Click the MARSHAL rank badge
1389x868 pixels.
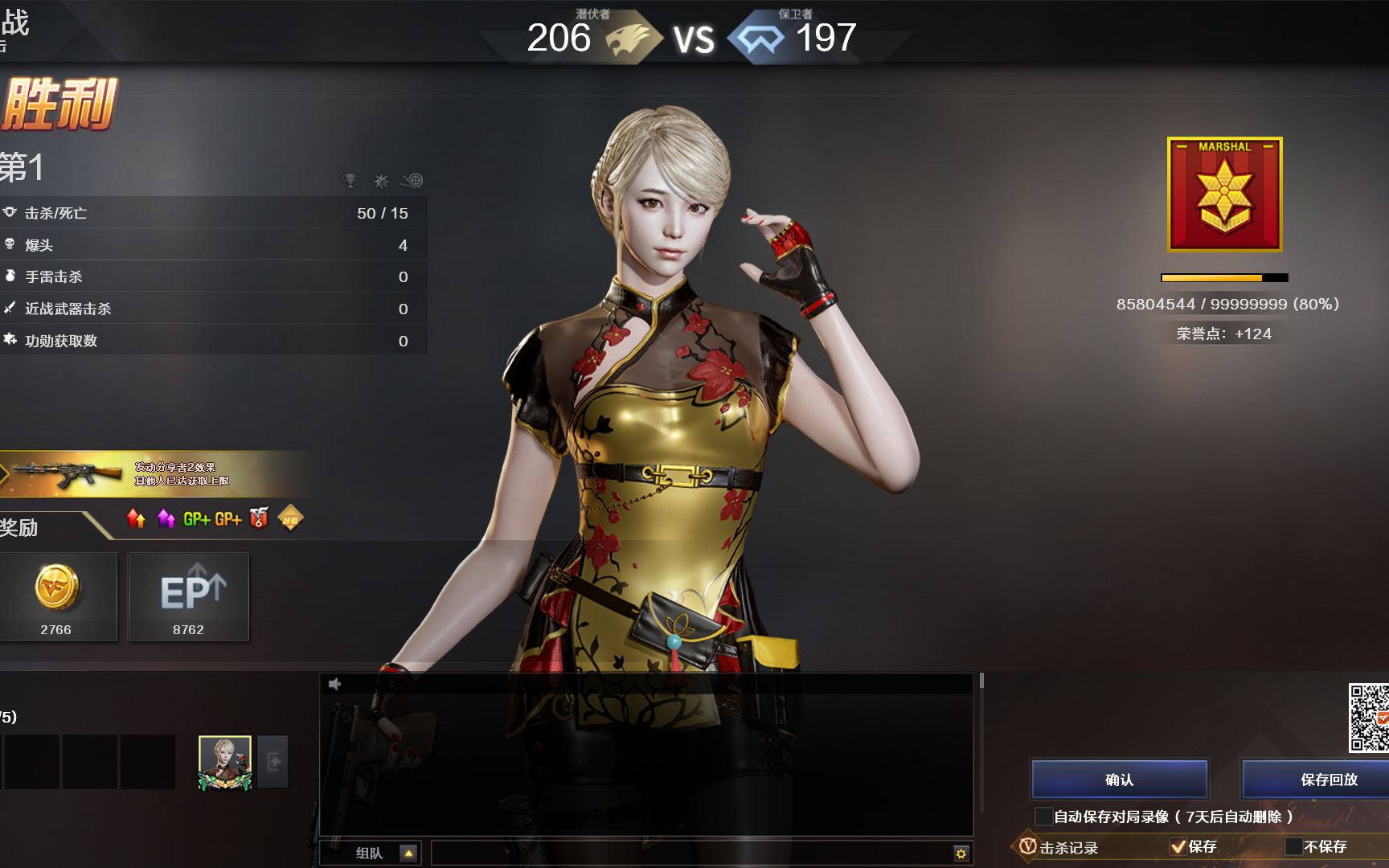click(x=1224, y=194)
